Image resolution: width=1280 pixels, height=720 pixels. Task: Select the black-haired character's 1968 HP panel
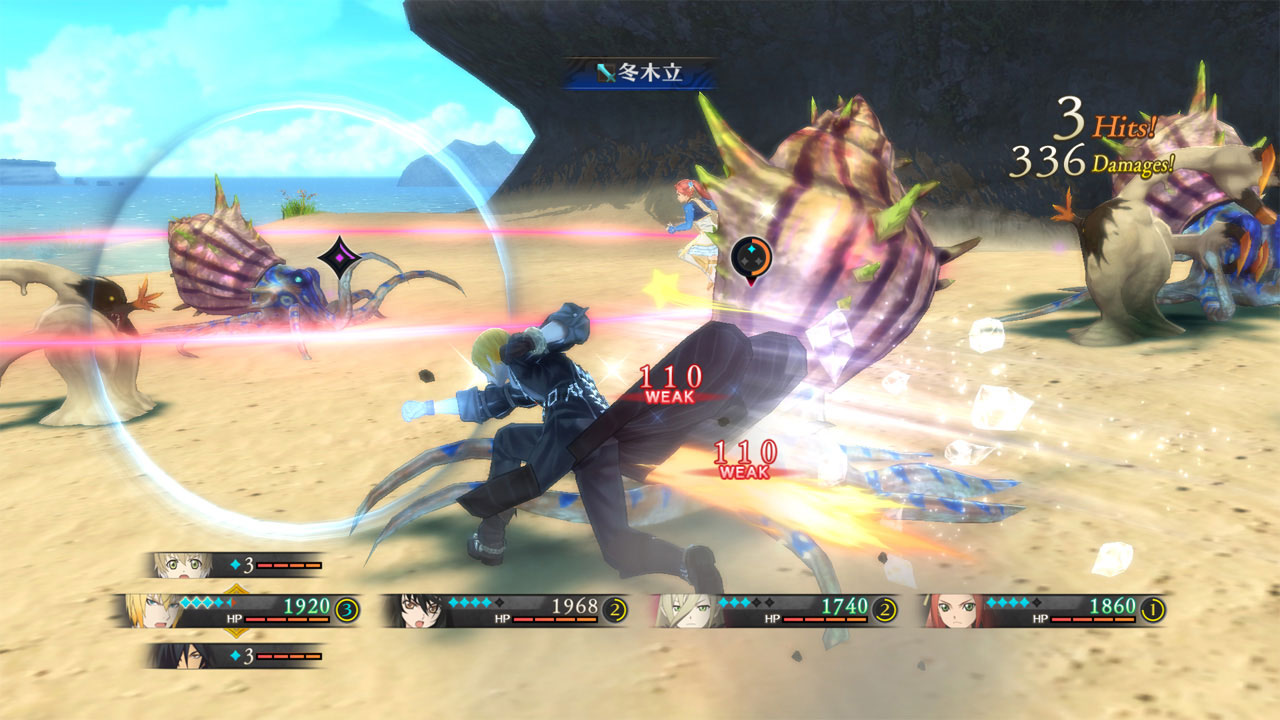(x=506, y=610)
